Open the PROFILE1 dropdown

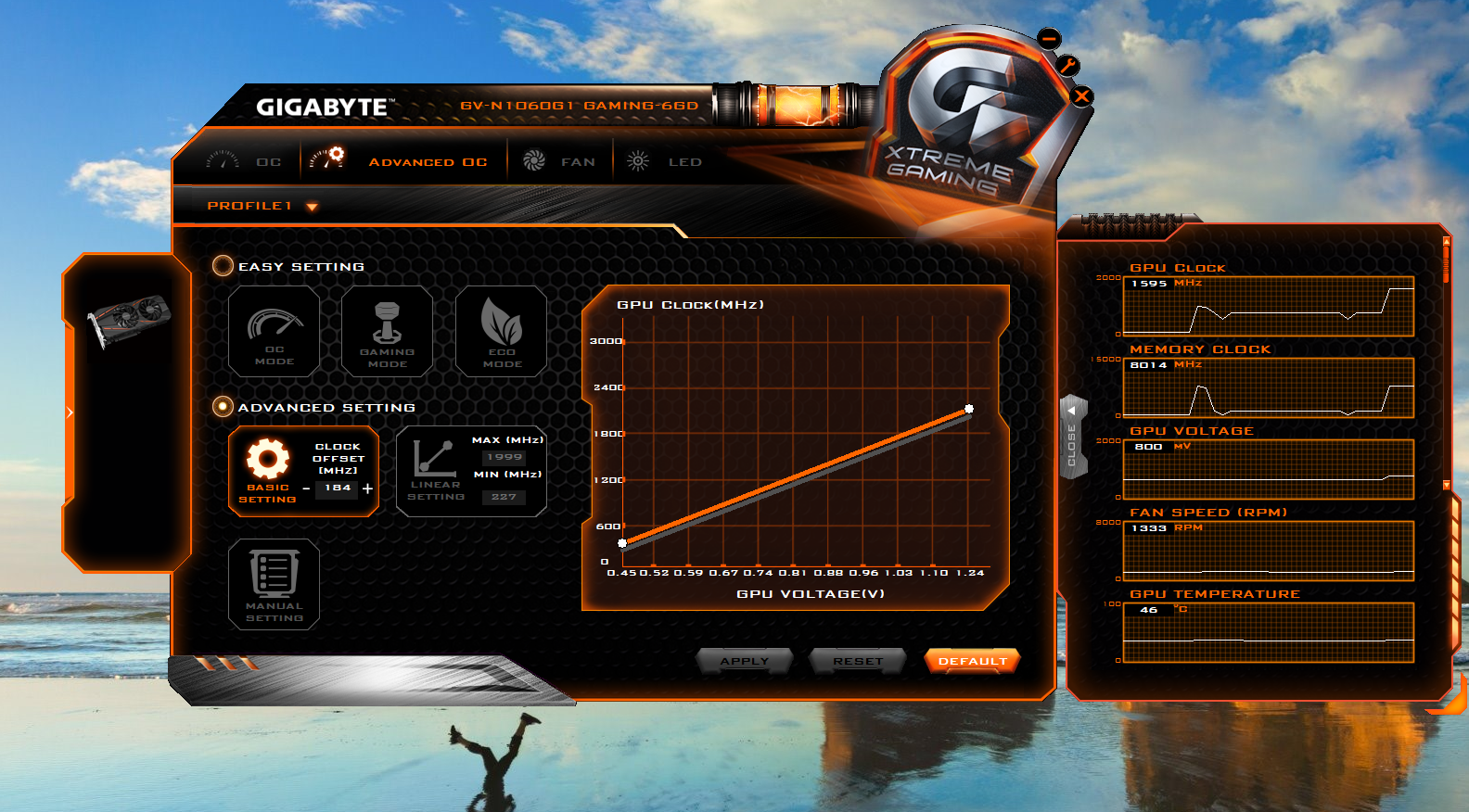(x=312, y=206)
